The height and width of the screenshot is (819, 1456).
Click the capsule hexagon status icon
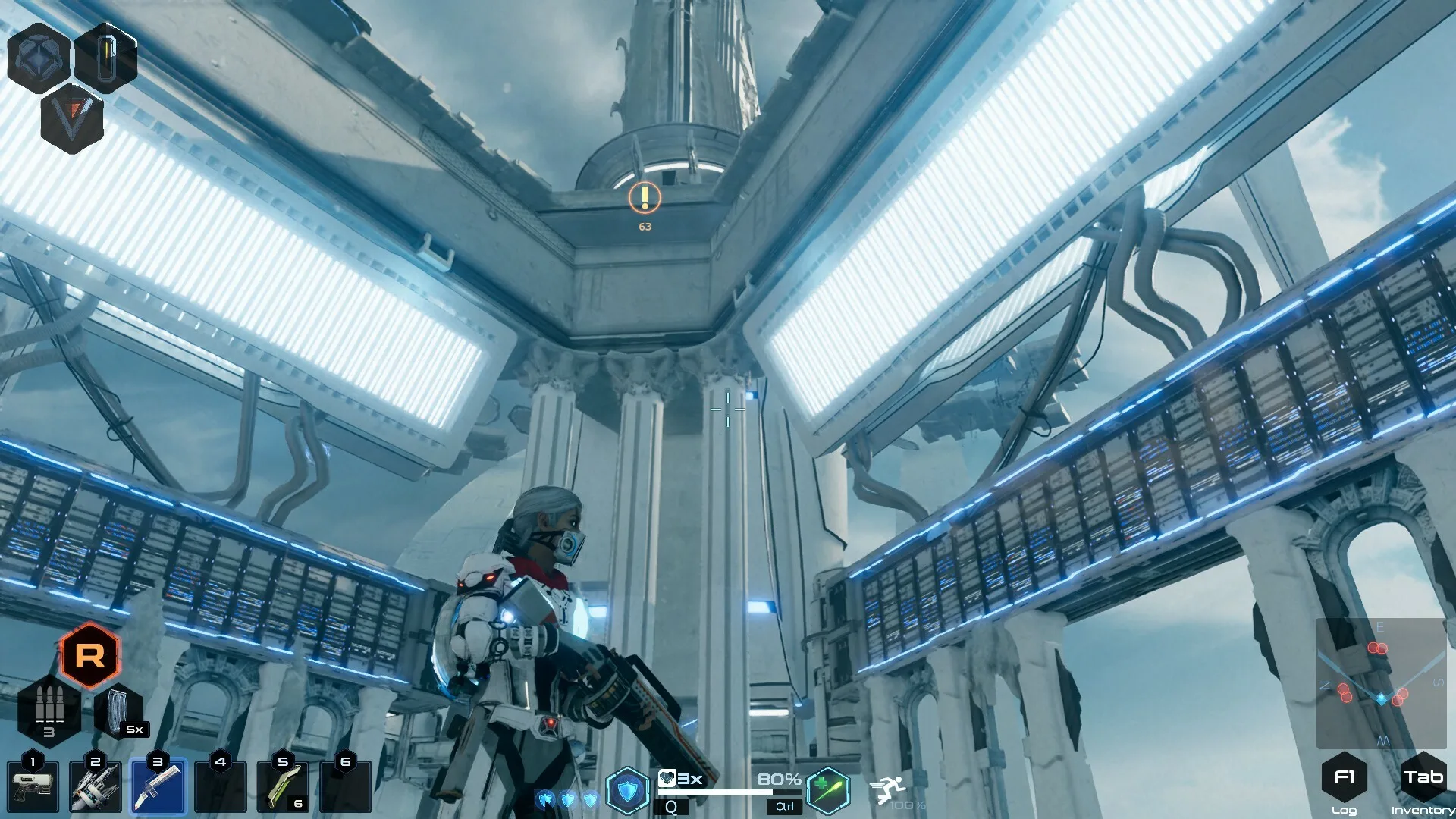[x=107, y=58]
